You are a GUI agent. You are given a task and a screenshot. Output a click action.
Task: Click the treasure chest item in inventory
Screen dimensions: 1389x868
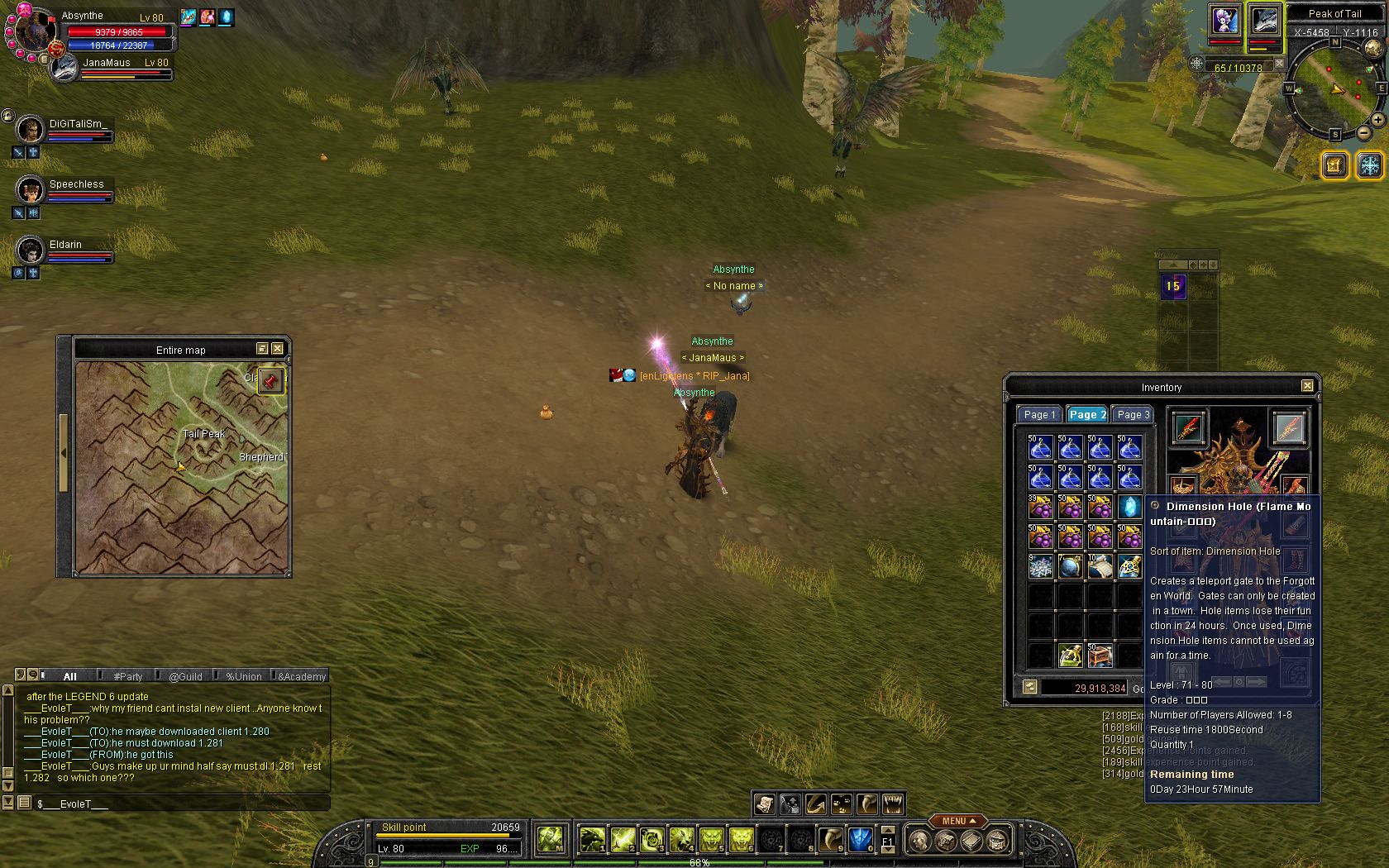1100,656
